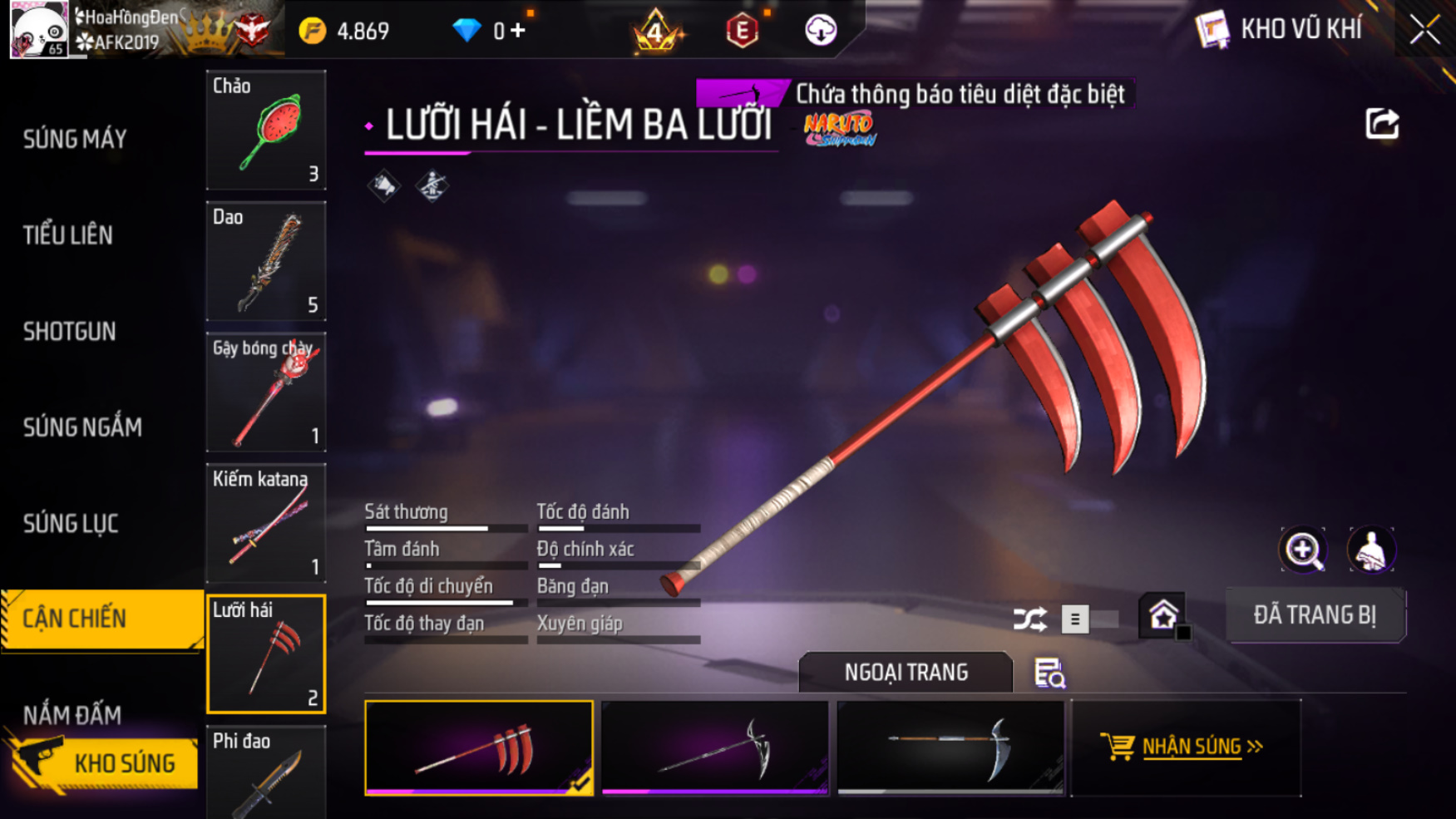This screenshot has height=819, width=1456.
Task: Add diamonds with the plus button
Action: [x=518, y=31]
